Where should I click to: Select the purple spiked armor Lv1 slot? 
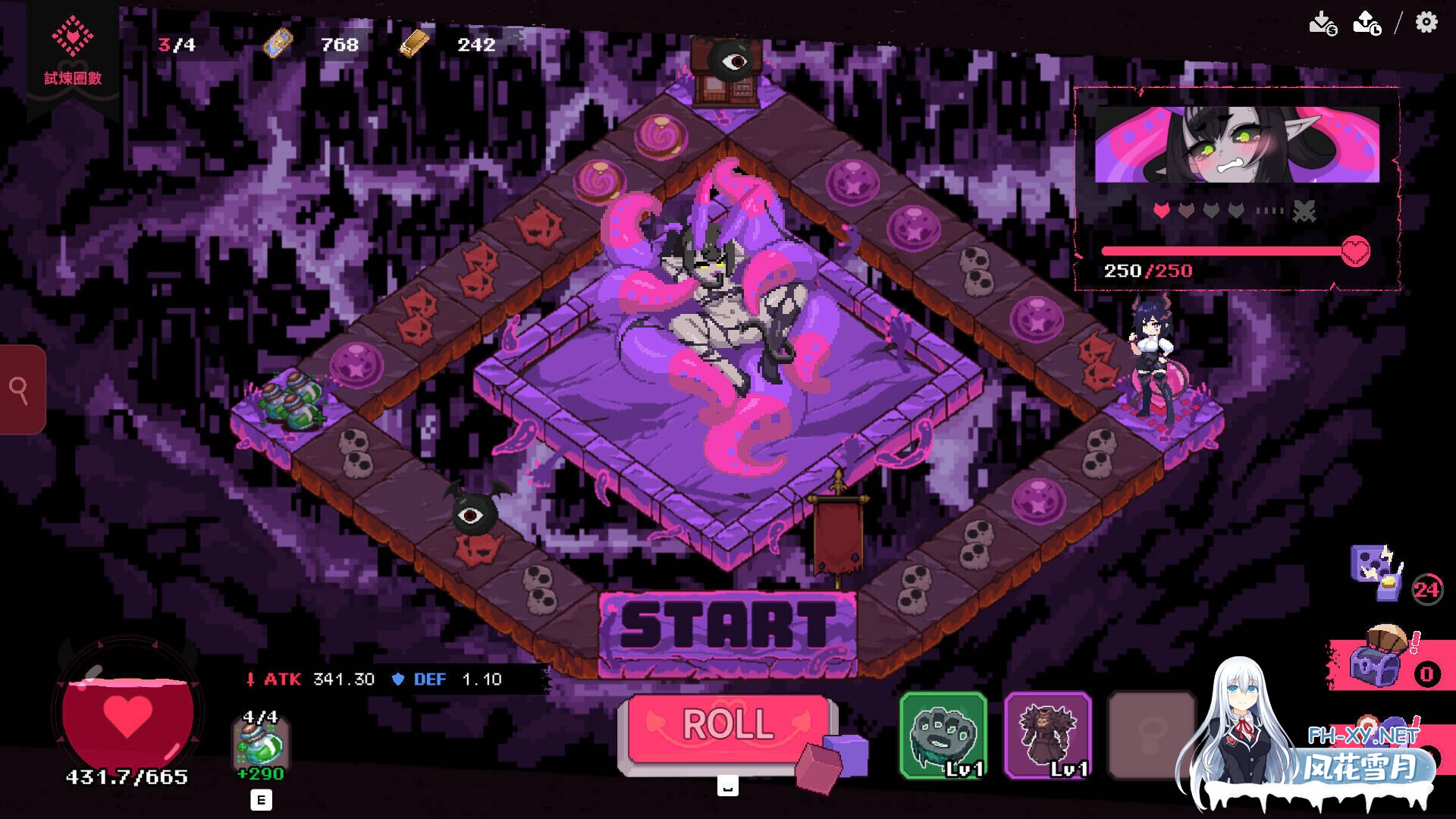[x=1048, y=734]
